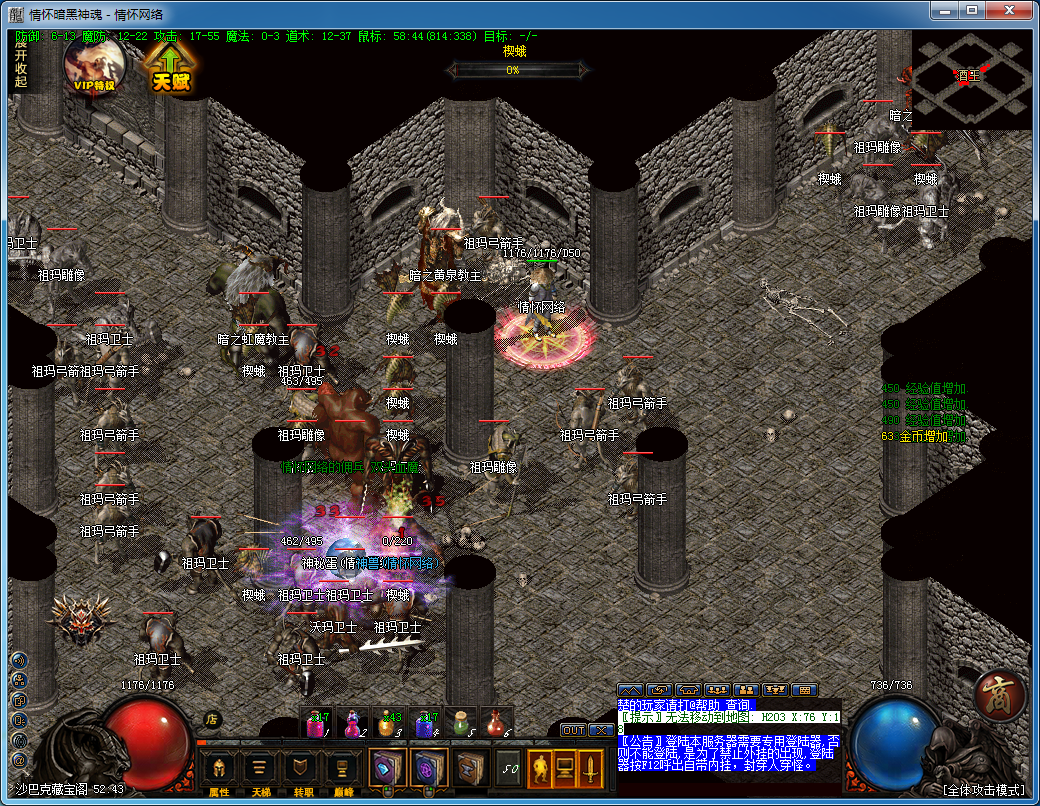The height and width of the screenshot is (806, 1040).
Task: Toggle the 展开收起 expand/collapse panel
Action: tap(21, 62)
